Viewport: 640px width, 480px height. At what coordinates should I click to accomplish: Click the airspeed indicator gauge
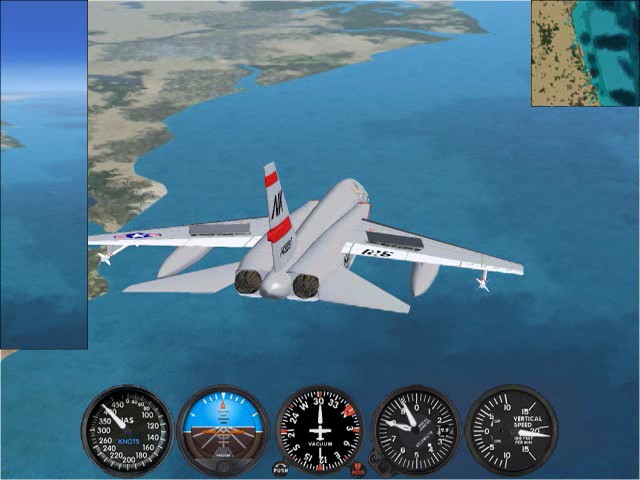click(127, 430)
